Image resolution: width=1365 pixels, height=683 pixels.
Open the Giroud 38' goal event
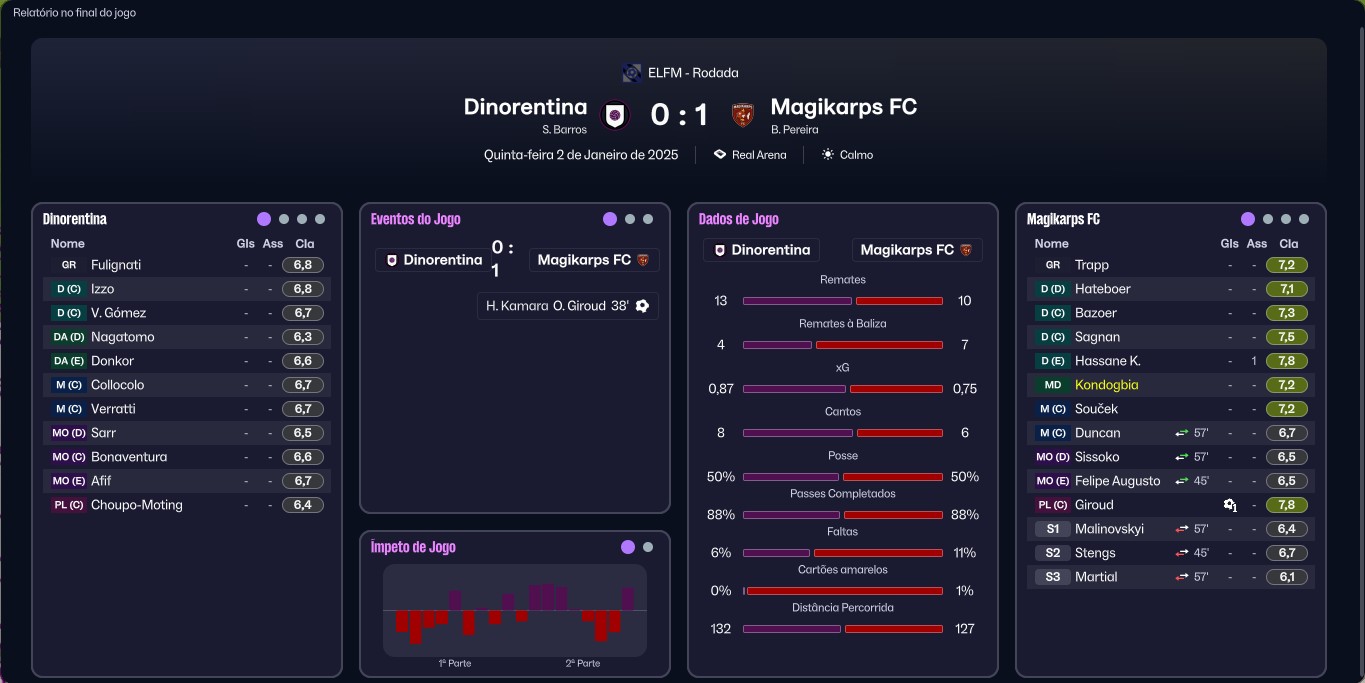click(567, 306)
